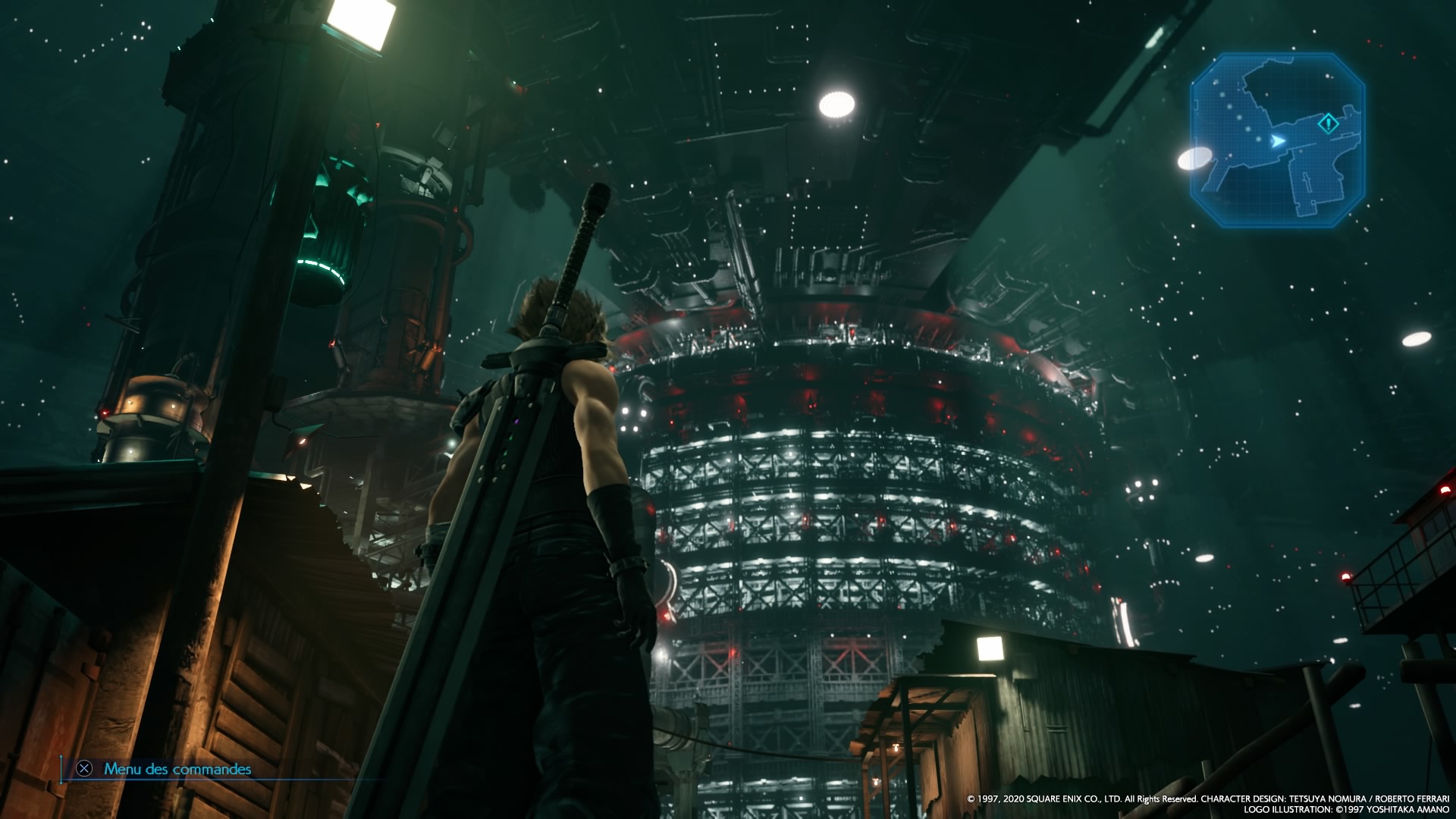The width and height of the screenshot is (1456, 819).
Task: Select the objective marker on the minimap
Action: [x=1328, y=124]
